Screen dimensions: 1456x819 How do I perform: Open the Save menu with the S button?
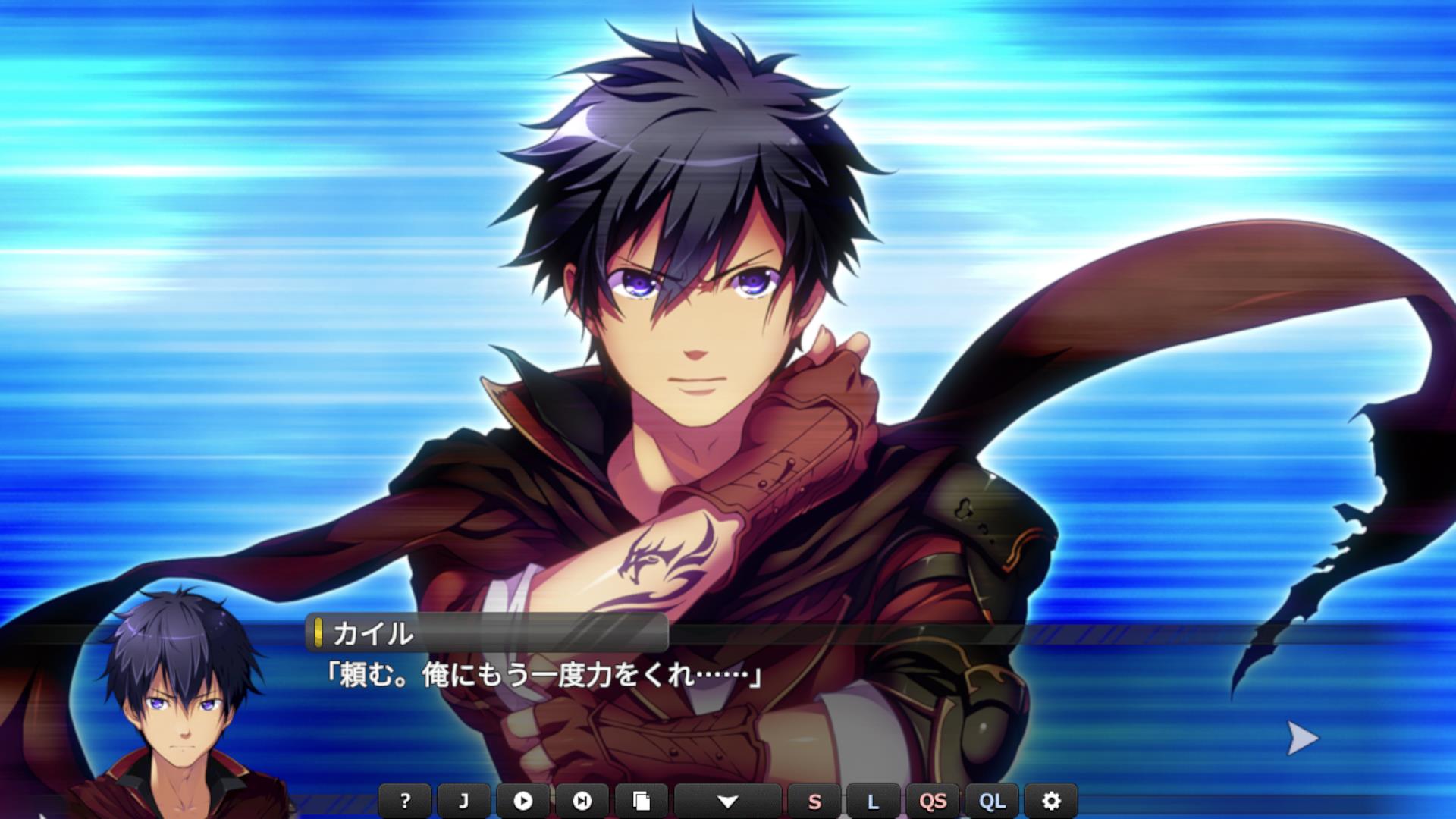click(x=814, y=801)
